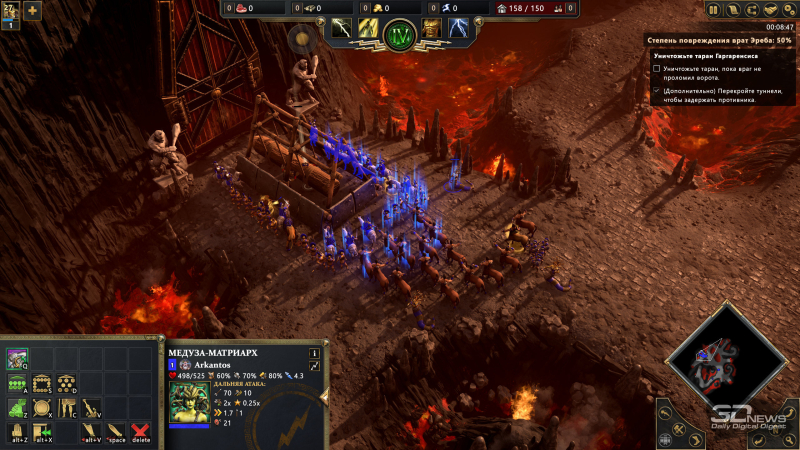The image size is (800, 450).
Task: Activate the shield and spears stance command
Action: [42, 408]
